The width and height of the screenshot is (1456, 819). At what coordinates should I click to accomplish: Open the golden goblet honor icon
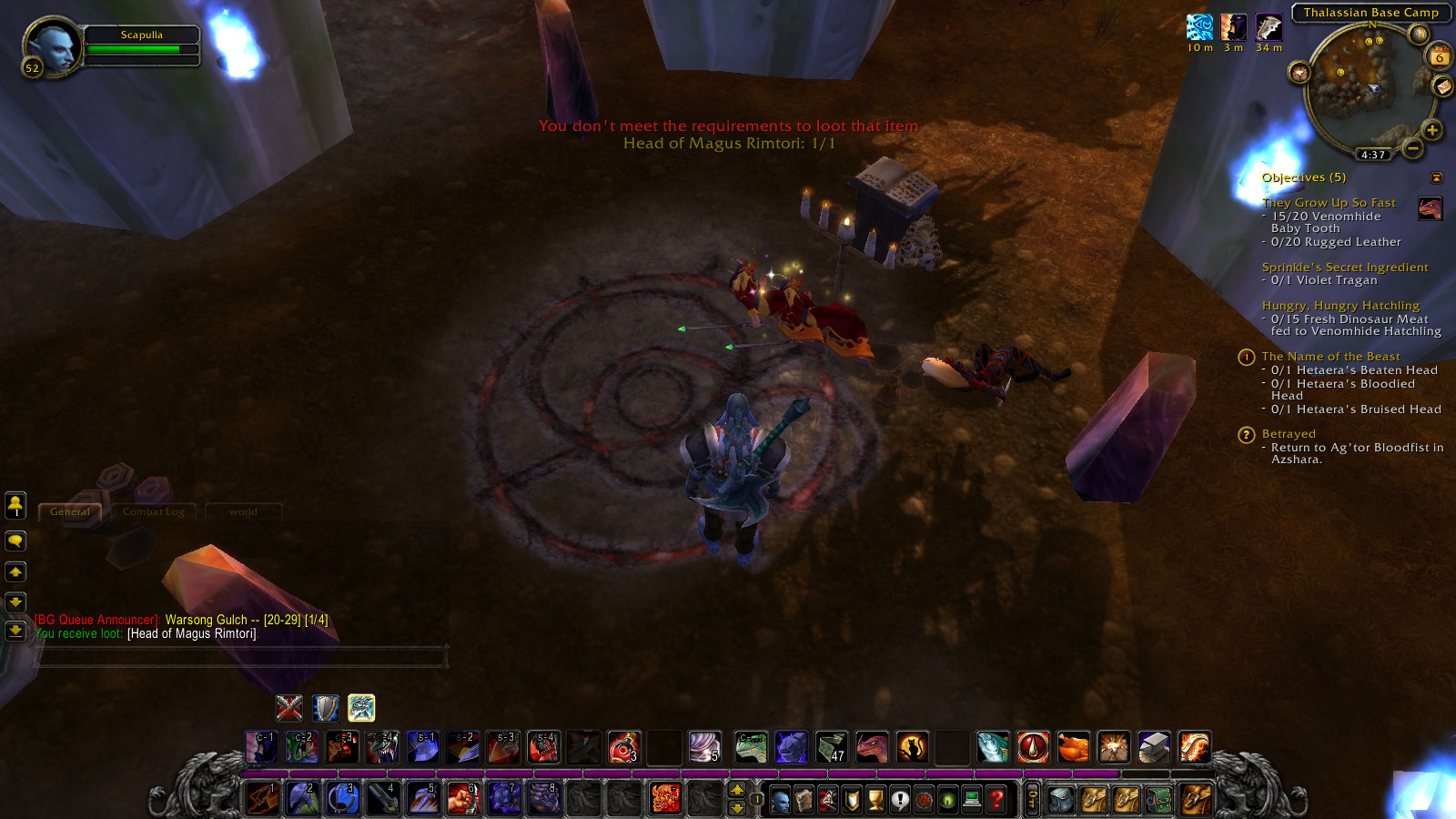(876, 799)
